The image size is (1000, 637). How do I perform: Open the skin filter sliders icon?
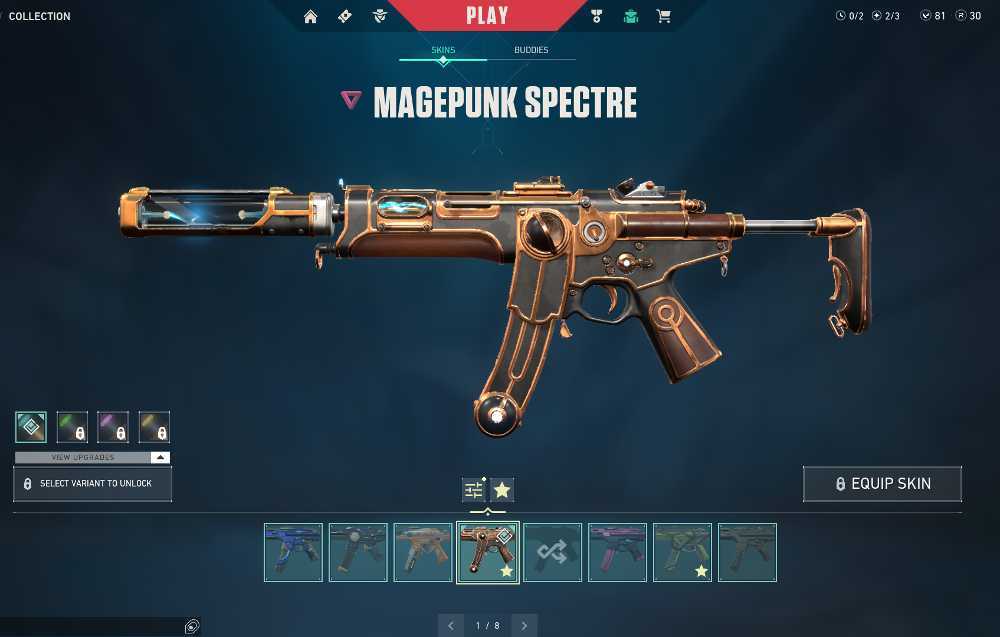tap(473, 490)
